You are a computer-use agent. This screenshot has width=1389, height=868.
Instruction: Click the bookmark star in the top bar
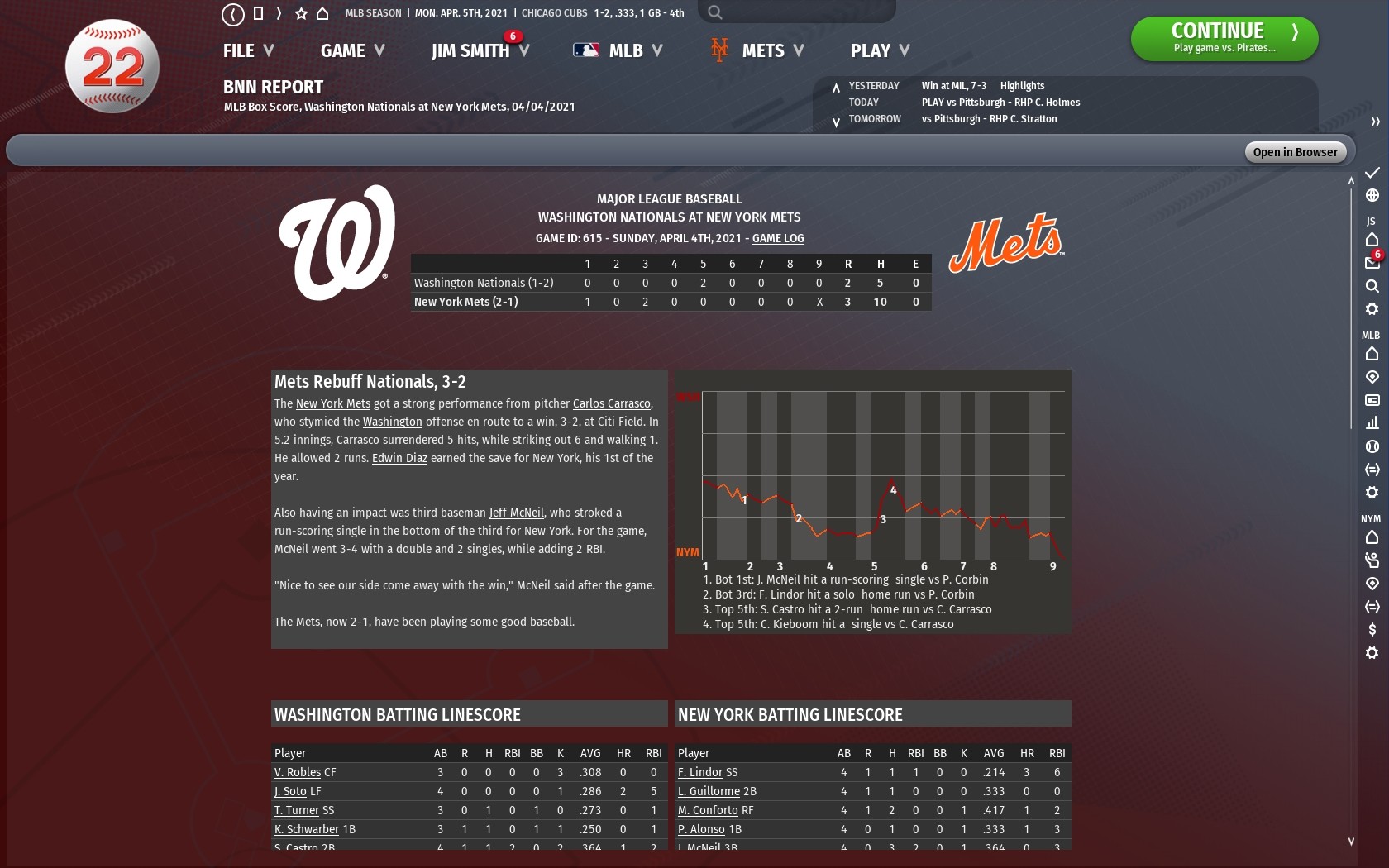300,13
